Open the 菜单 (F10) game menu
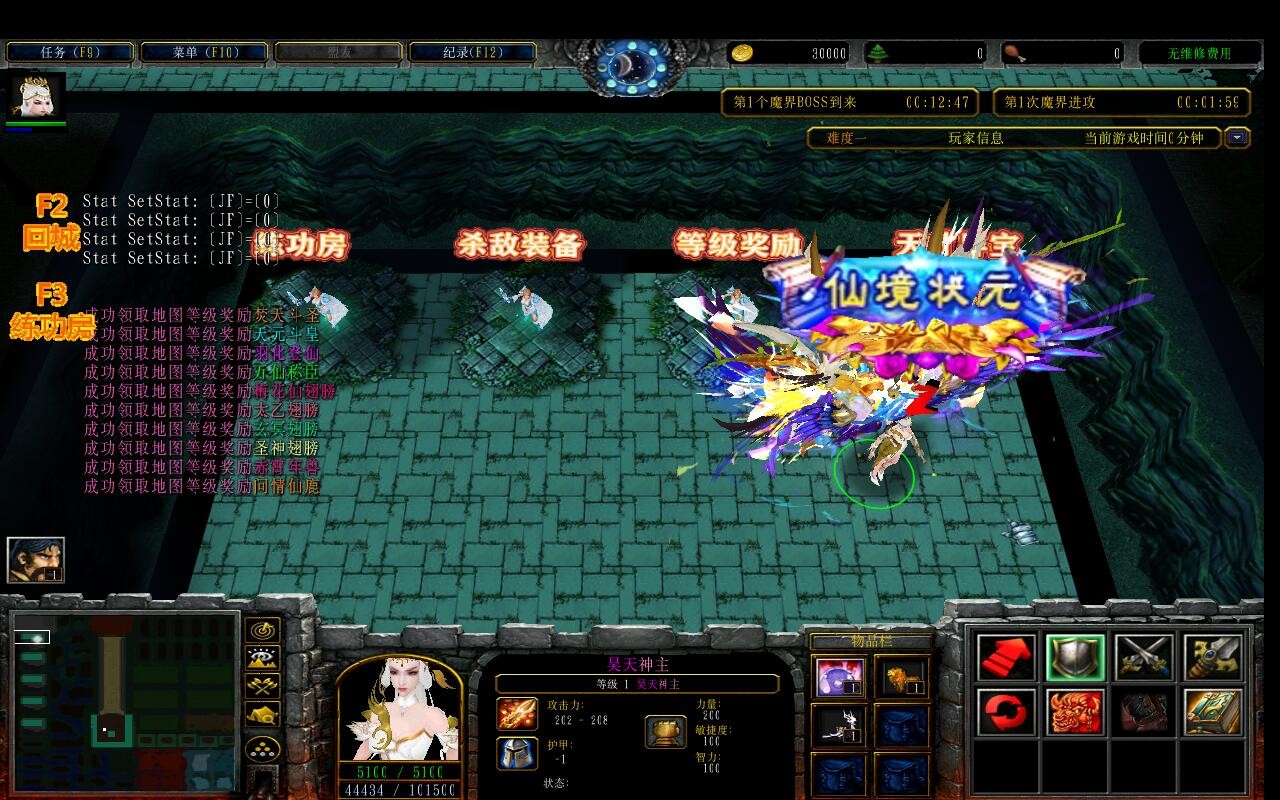 tap(204, 52)
